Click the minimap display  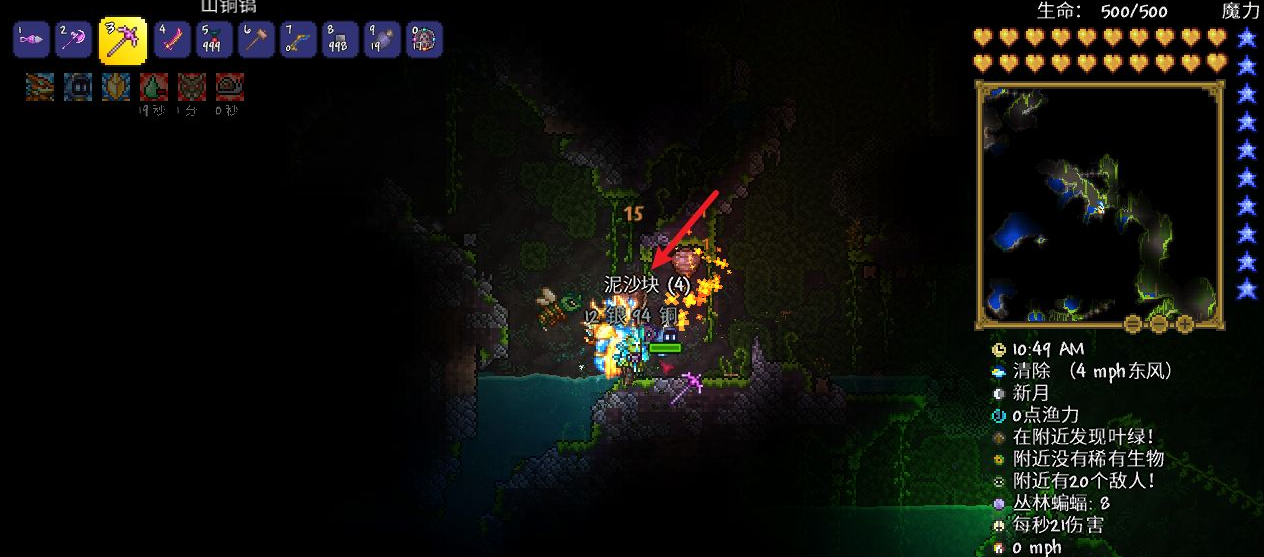(x=1099, y=205)
